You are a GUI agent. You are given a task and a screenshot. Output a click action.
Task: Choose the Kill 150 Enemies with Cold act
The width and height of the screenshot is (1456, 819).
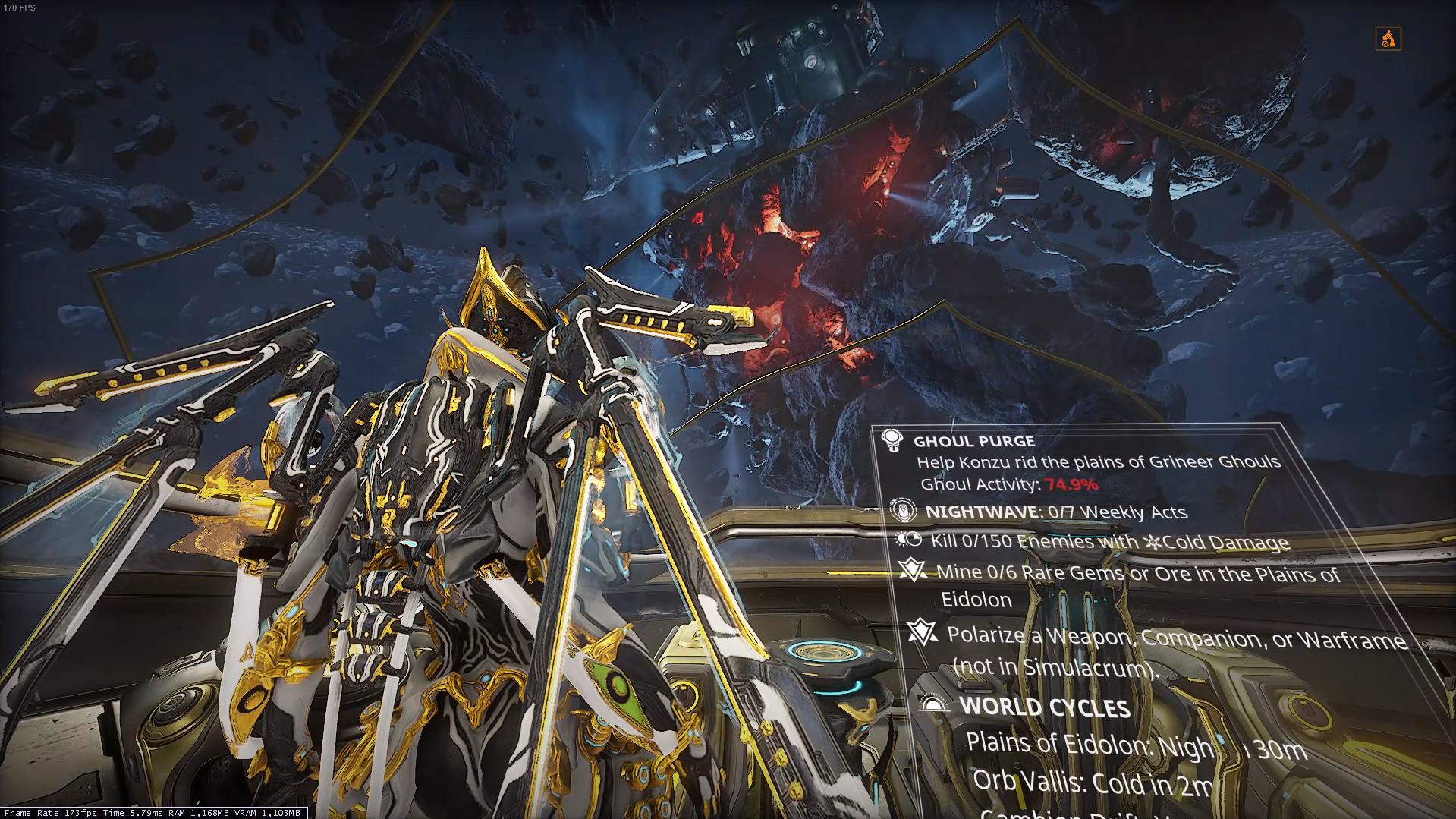point(1109,542)
